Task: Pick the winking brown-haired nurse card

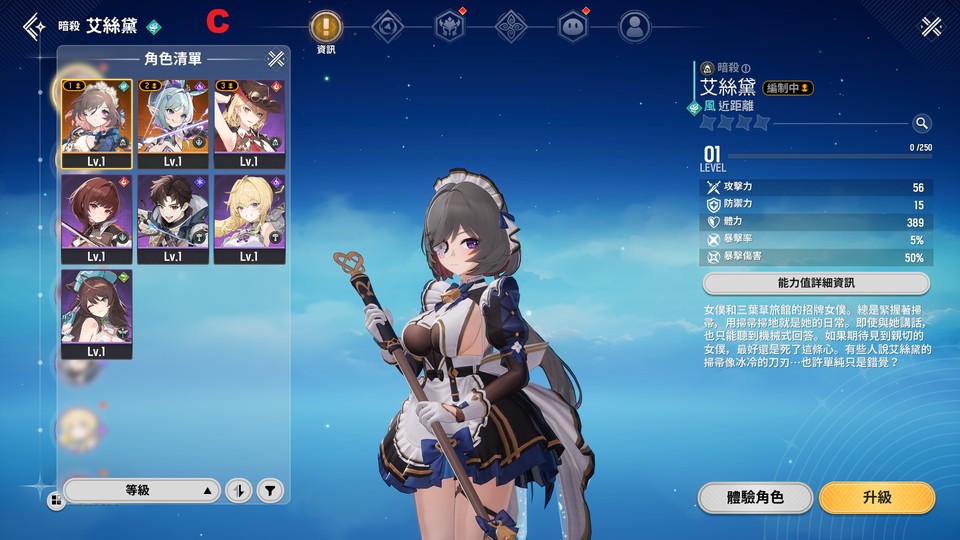Action: (x=96, y=314)
